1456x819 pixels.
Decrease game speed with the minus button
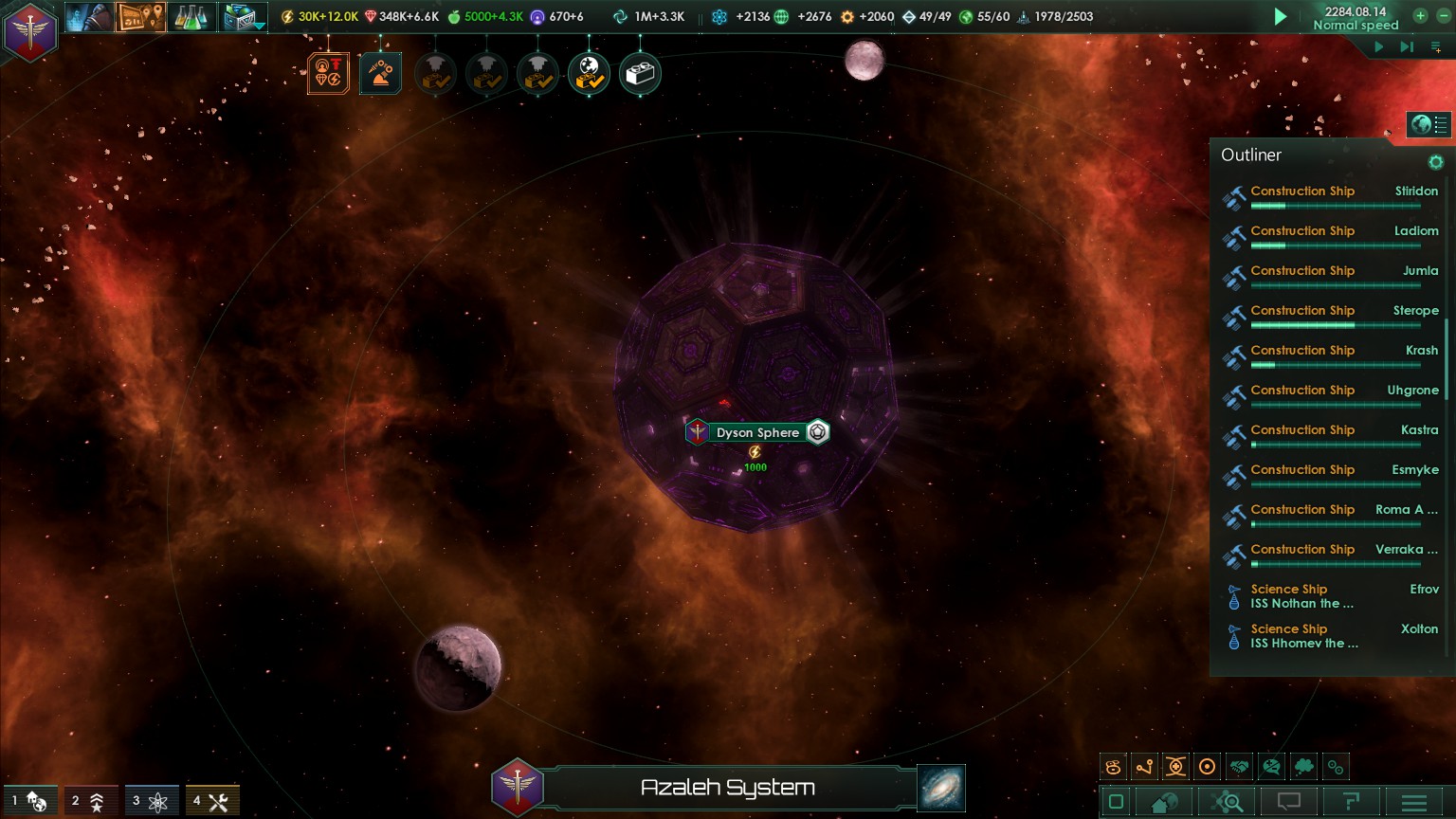pyautogui.click(x=1443, y=15)
